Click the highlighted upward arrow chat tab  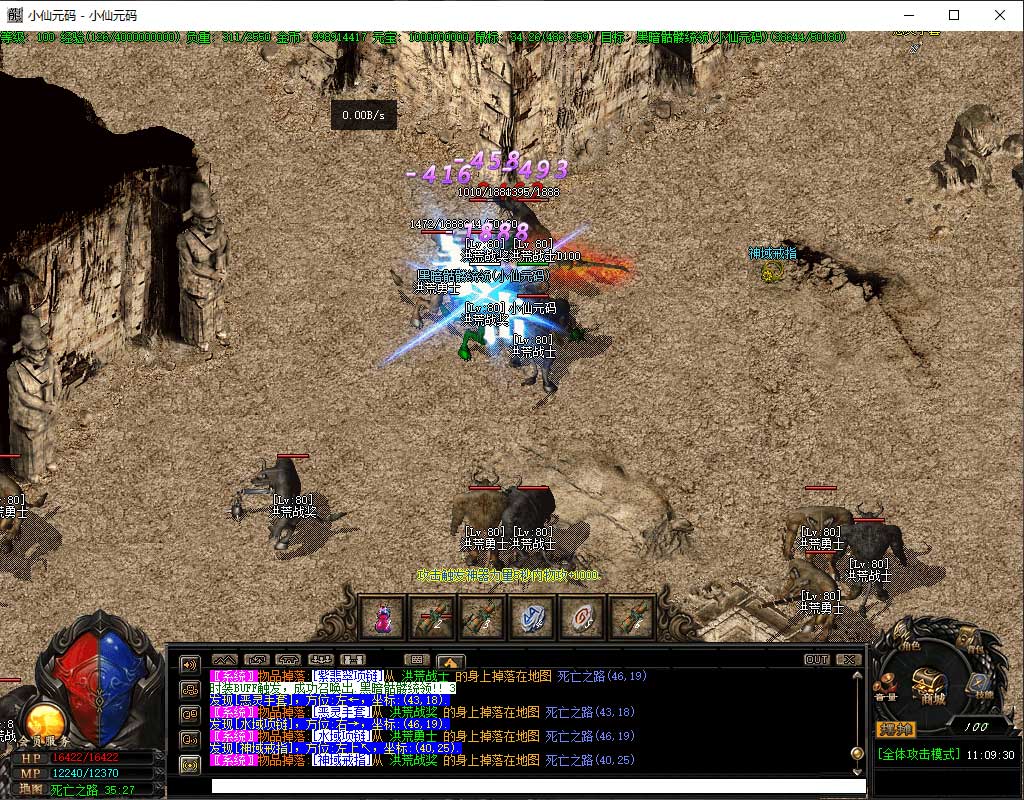[x=450, y=660]
